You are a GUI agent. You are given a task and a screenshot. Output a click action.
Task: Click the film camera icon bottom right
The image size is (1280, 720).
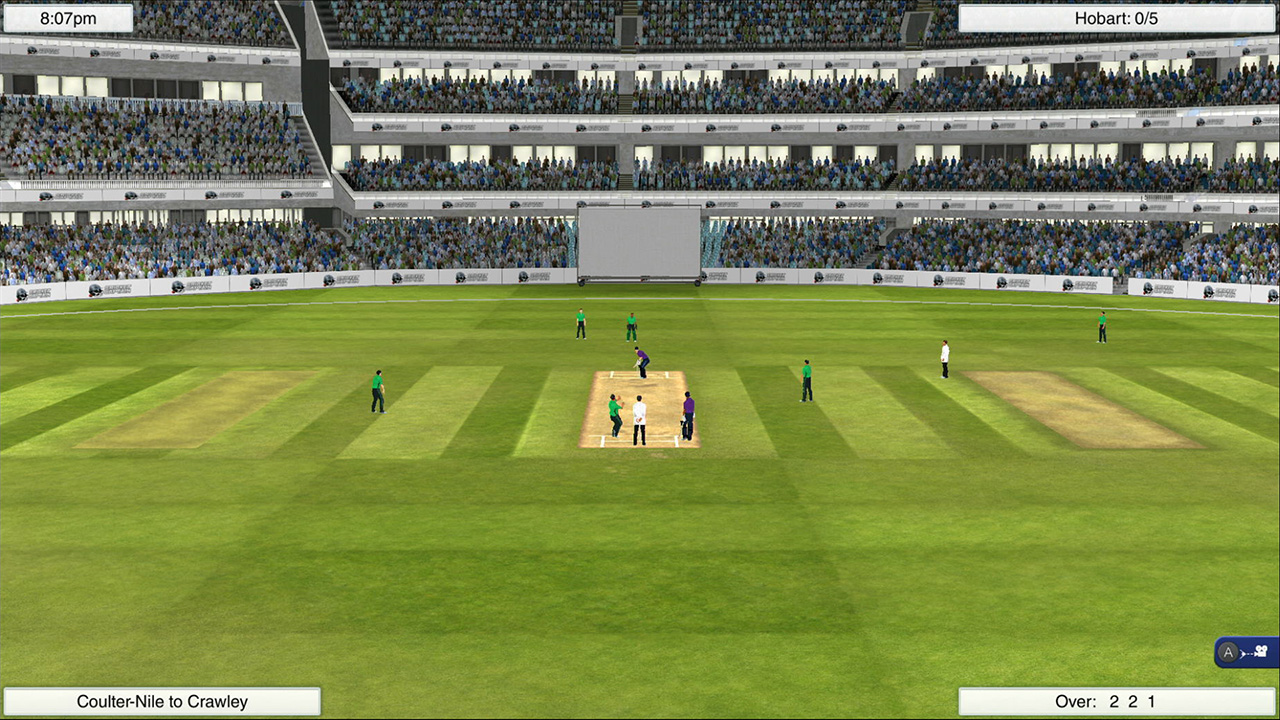(1261, 651)
